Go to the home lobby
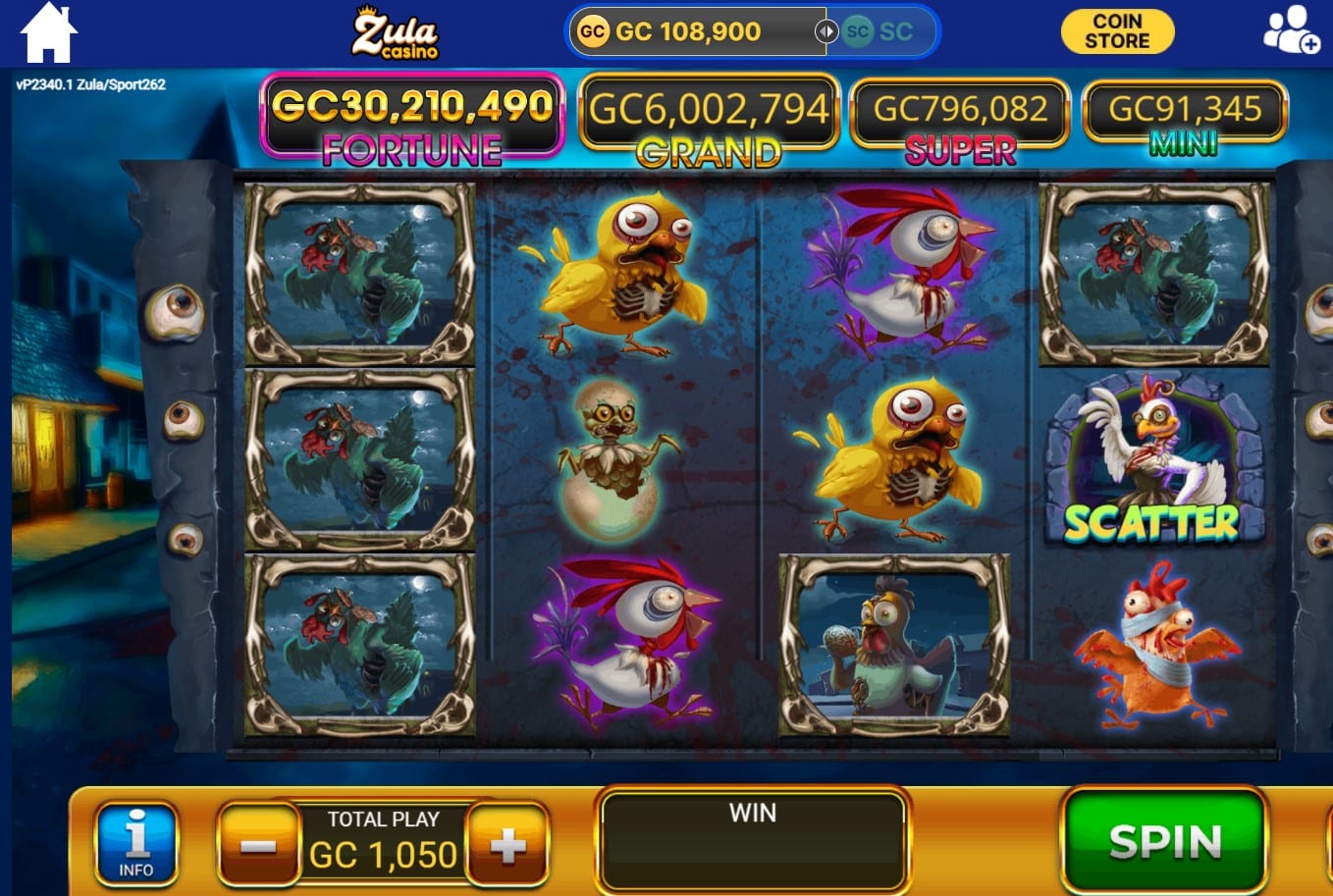This screenshot has height=896, width=1333. [48, 33]
